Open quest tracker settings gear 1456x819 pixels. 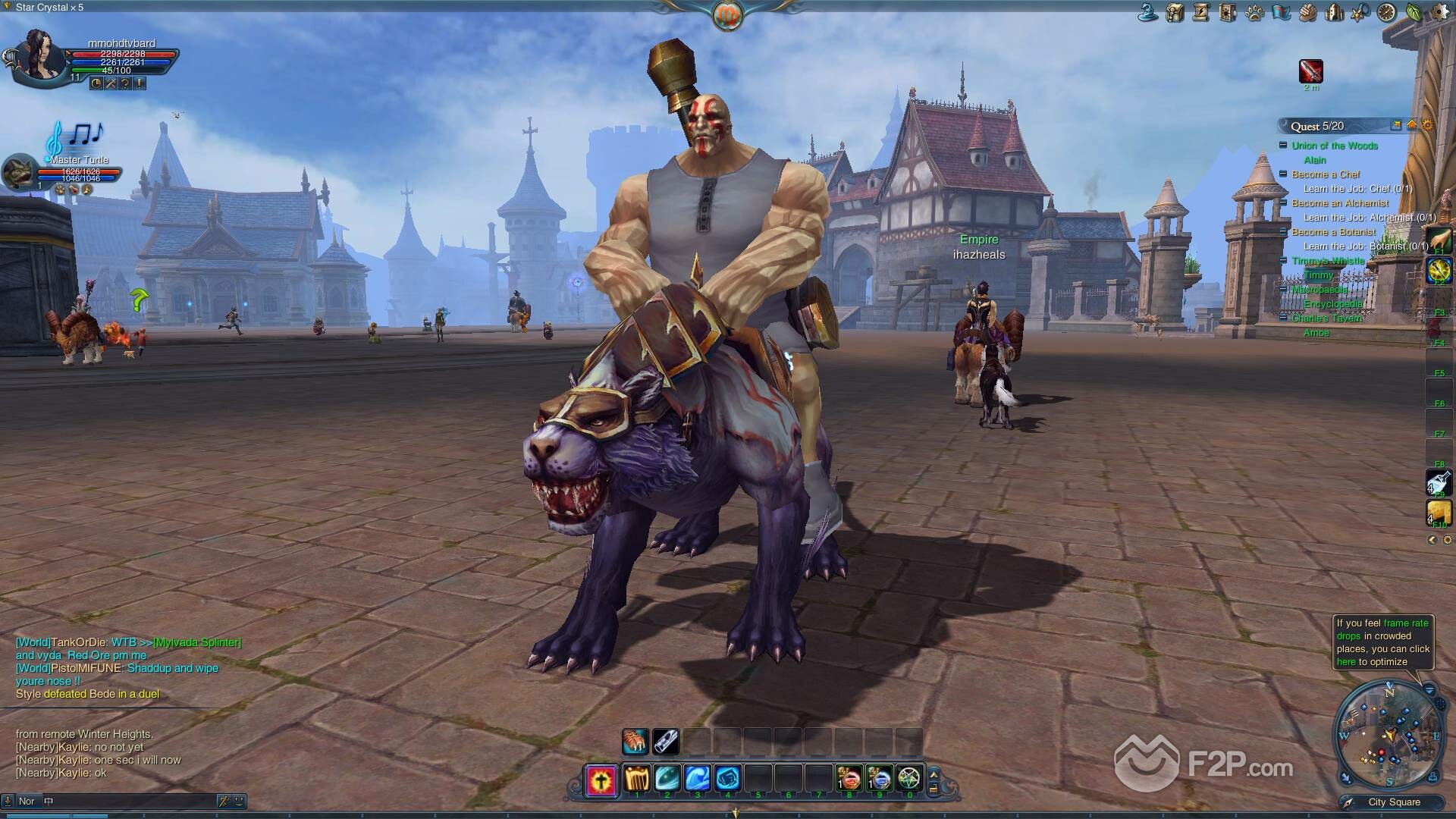pyautogui.click(x=1428, y=125)
